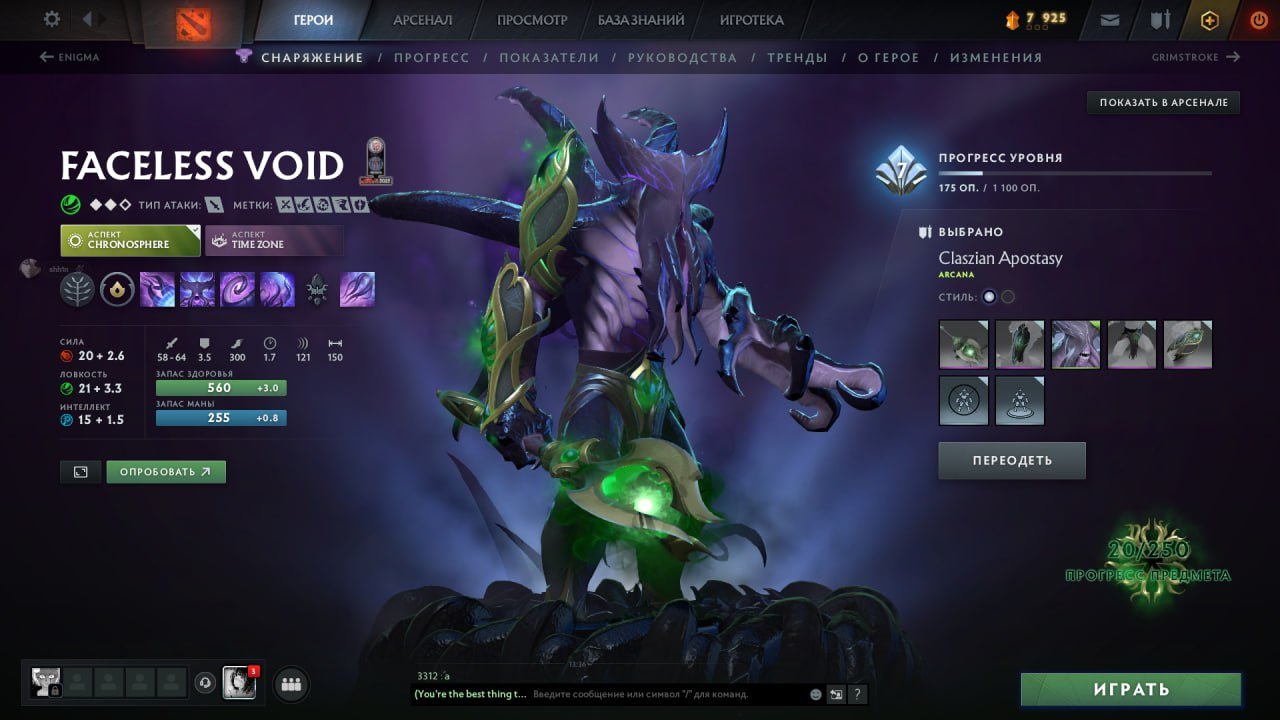Open the emoticon picker in chat

tap(815, 694)
